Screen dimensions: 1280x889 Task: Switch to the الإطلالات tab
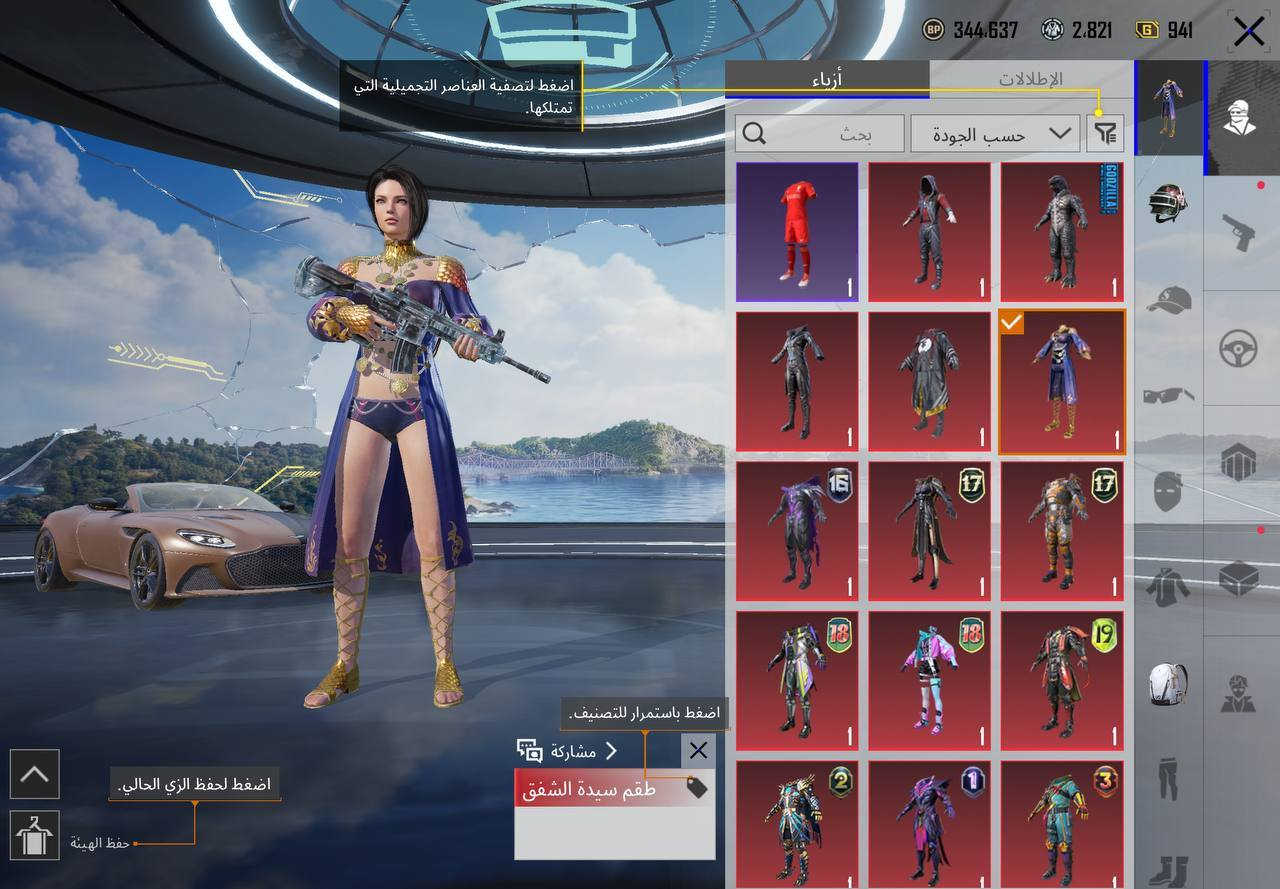(1030, 79)
